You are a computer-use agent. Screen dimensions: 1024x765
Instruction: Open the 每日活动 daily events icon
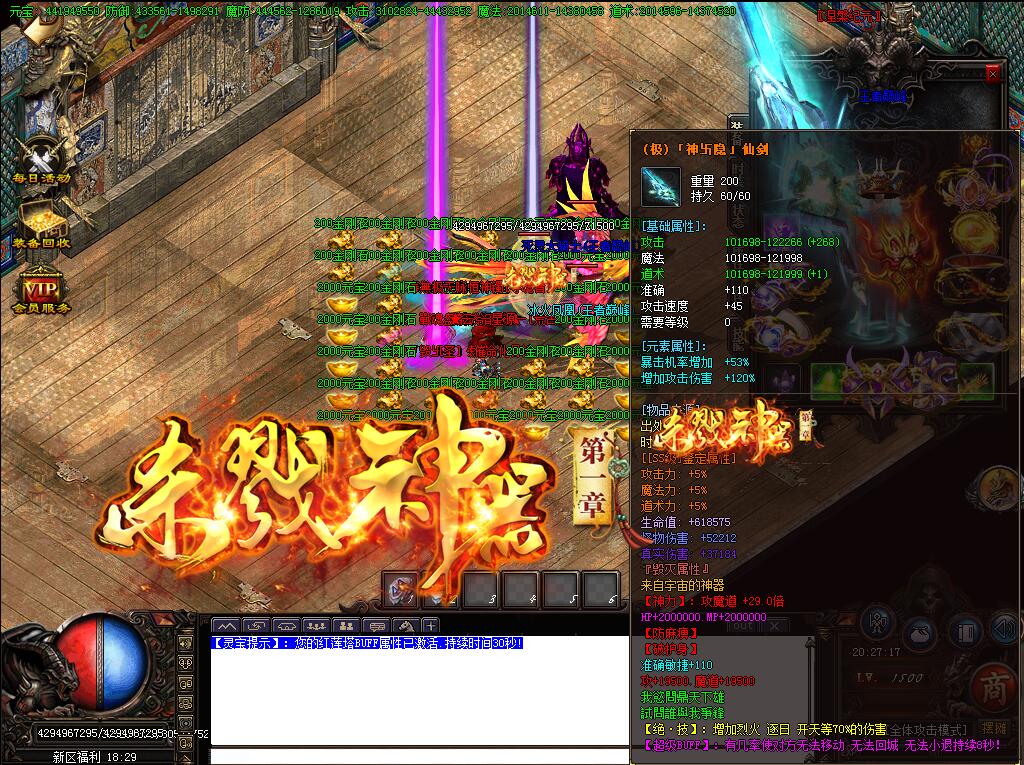coord(41,158)
